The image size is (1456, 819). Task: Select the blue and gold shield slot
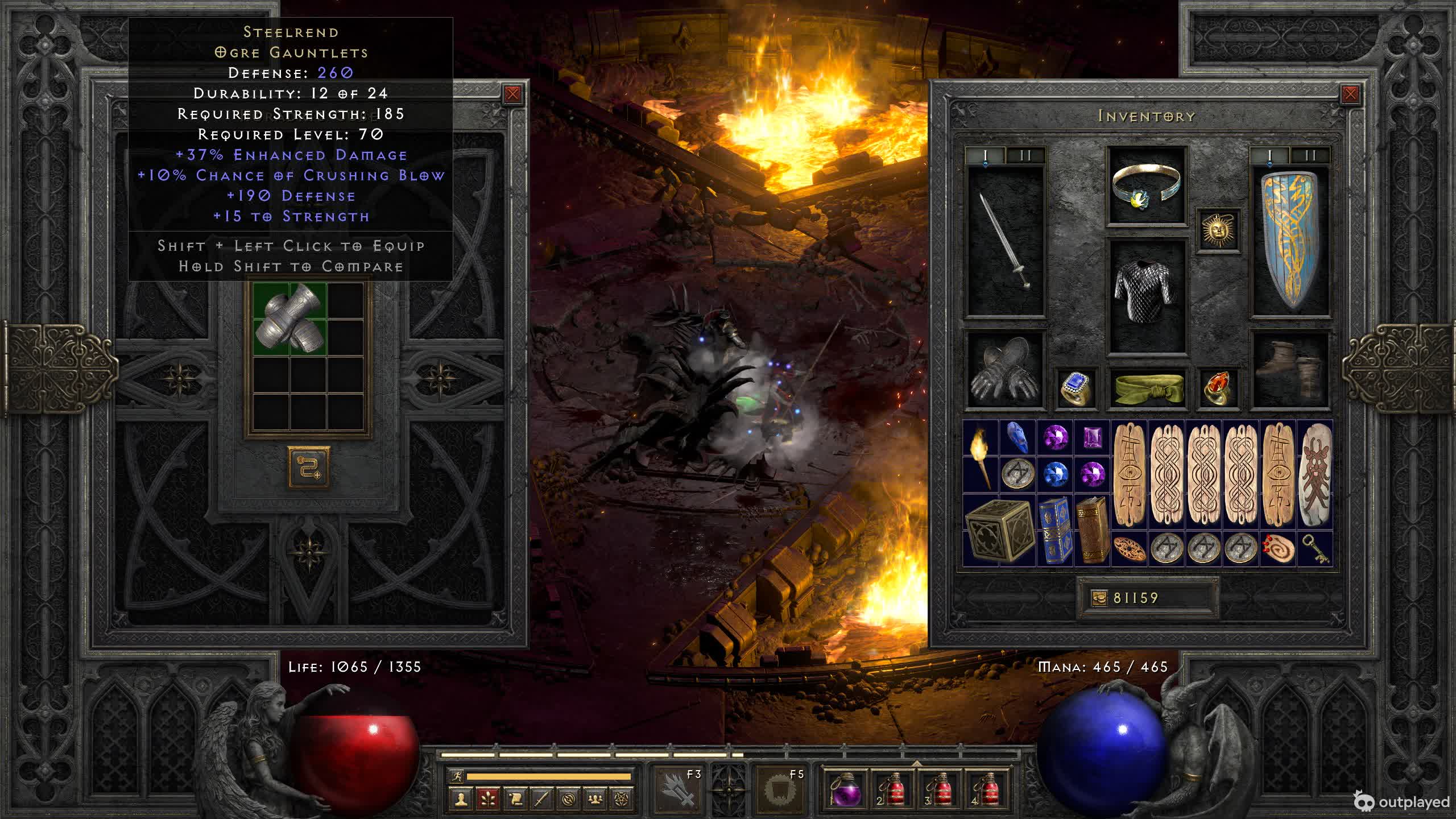click(1290, 241)
